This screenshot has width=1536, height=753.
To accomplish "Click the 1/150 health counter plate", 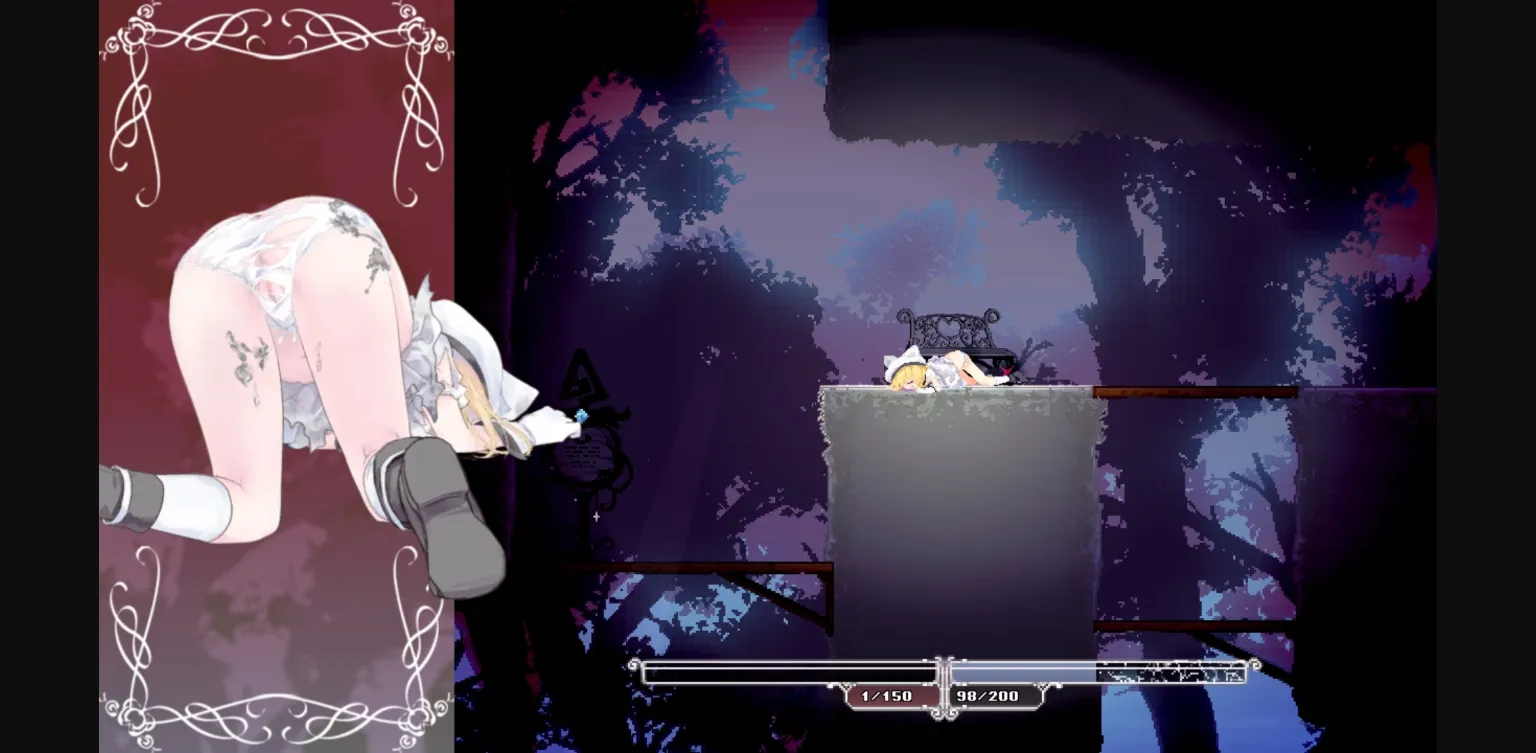I will tap(888, 696).
